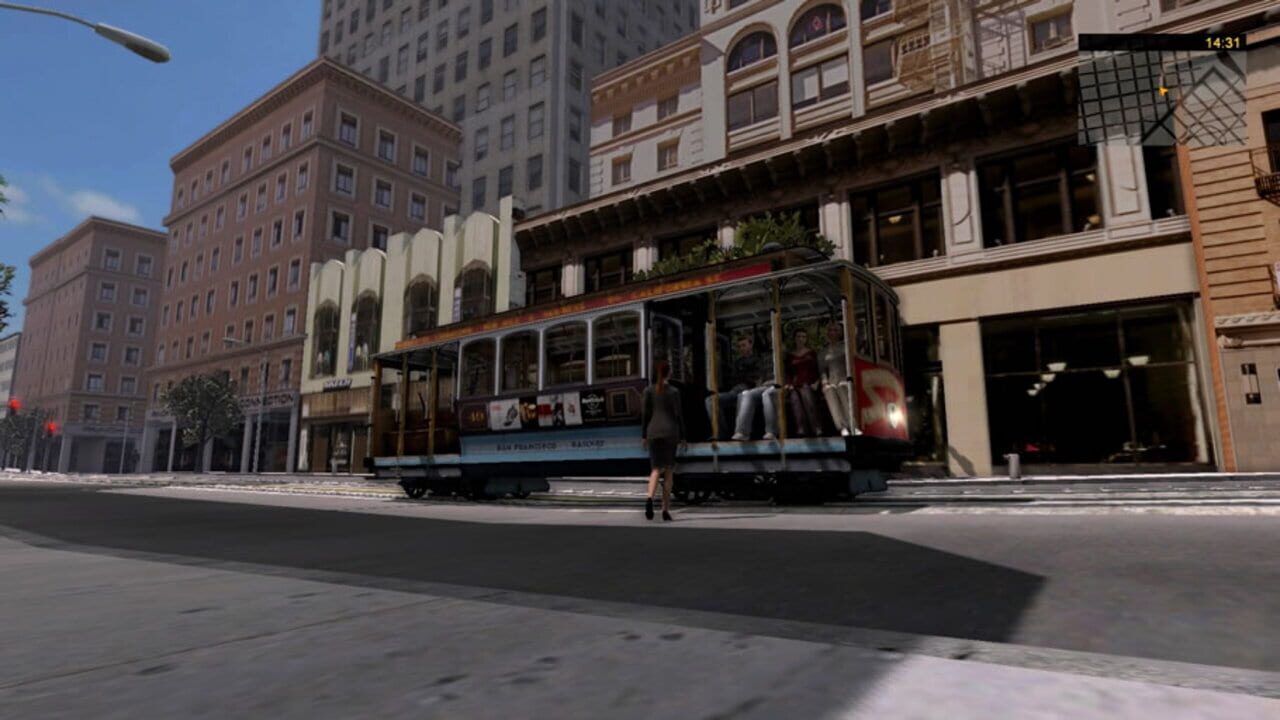Click the second red traffic signal below the first
The height and width of the screenshot is (720, 1280).
pyautogui.click(x=51, y=427)
